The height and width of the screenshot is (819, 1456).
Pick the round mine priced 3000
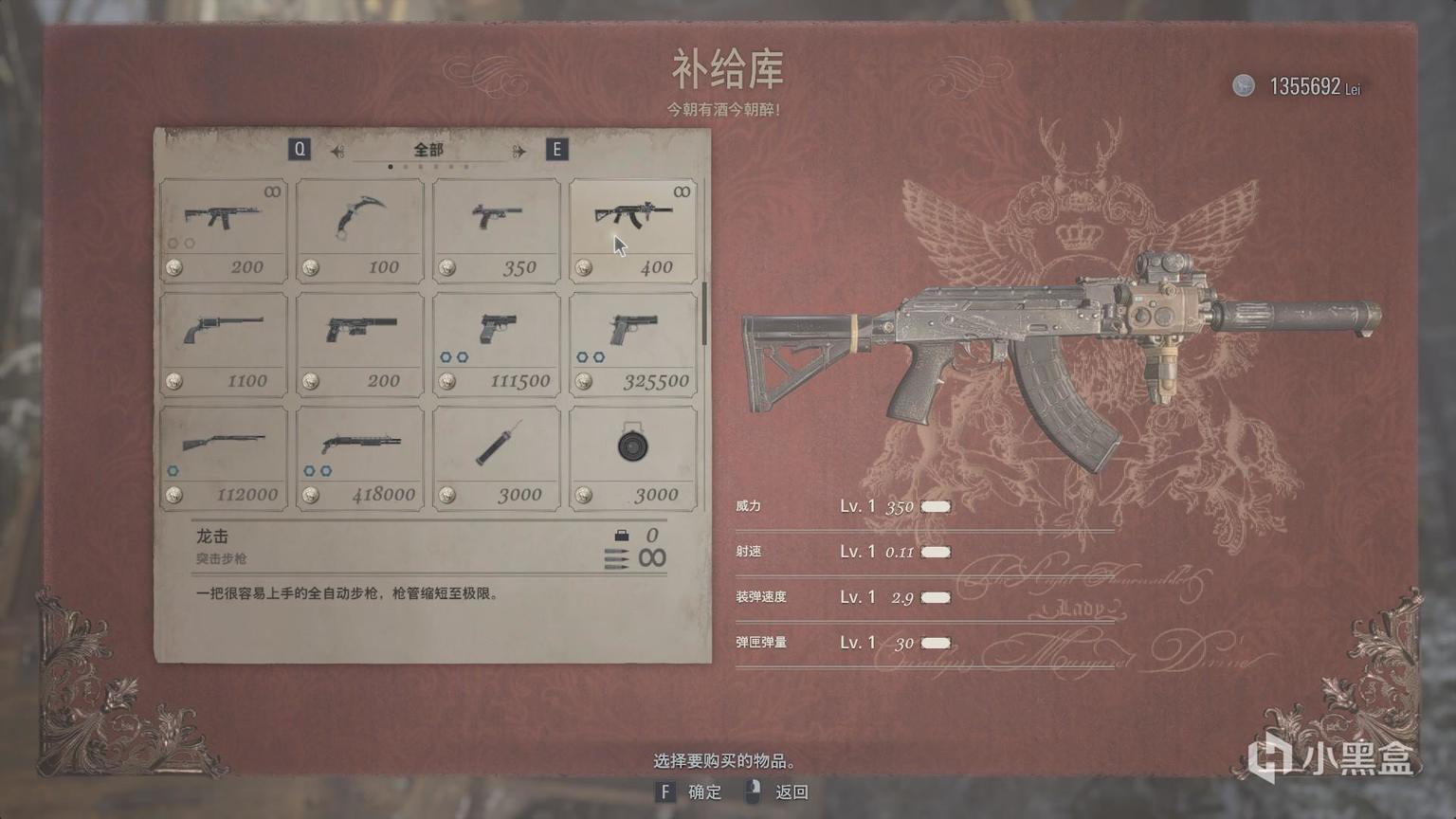633,459
